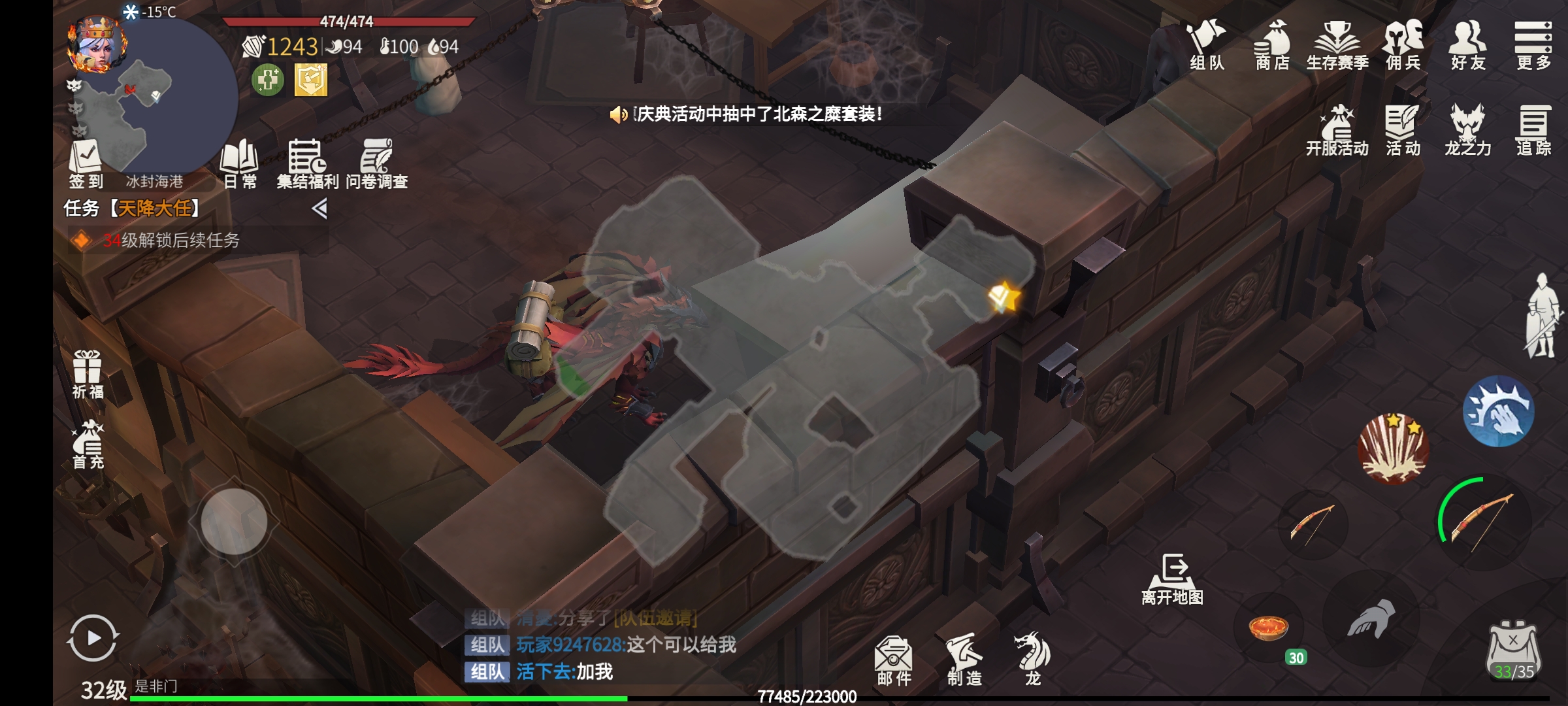Open the 龙之力 dragon power menu
Screen dimensions: 1568x706
point(1467,131)
